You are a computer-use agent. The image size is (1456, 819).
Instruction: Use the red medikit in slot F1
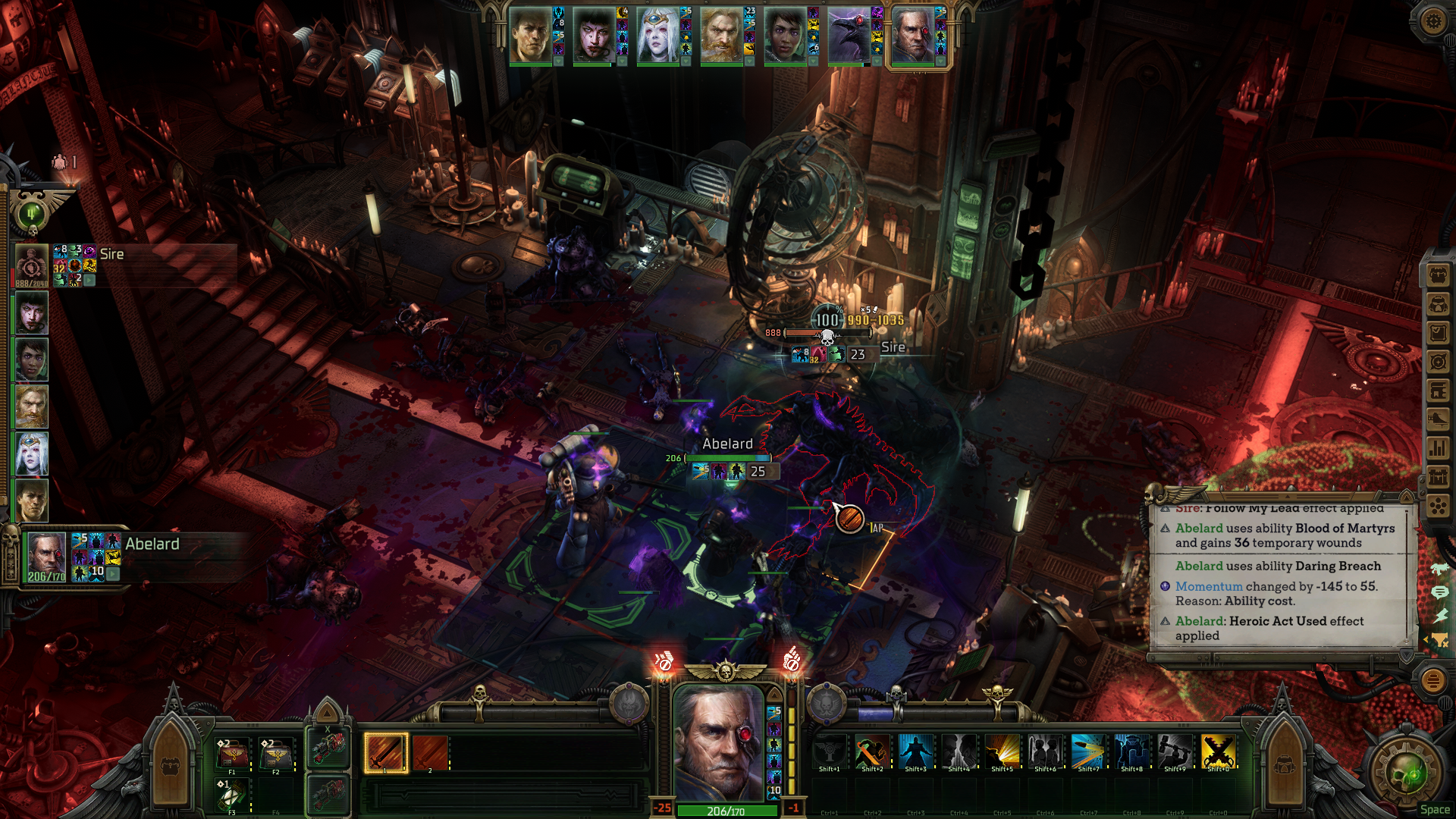(232, 754)
